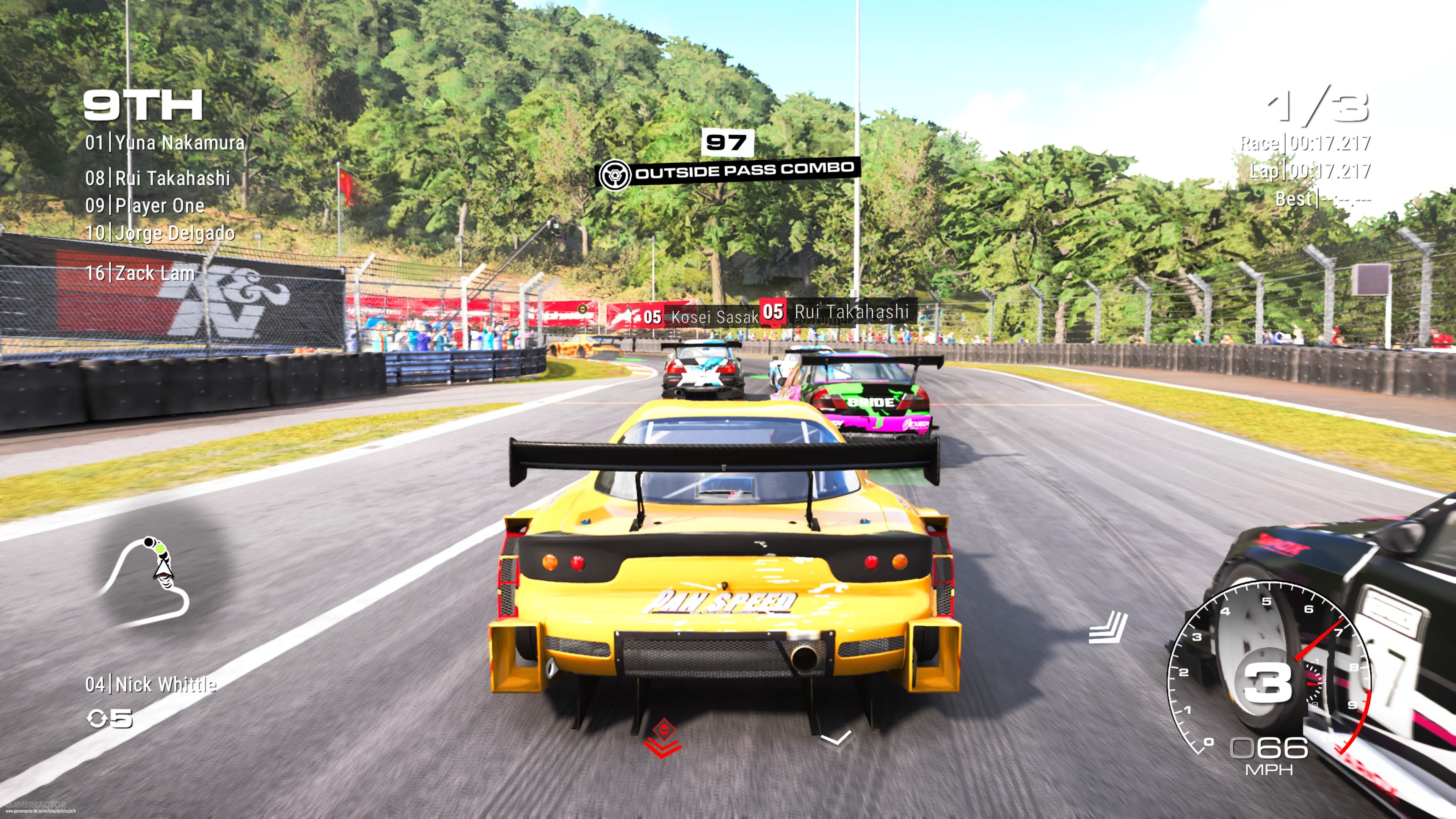Viewport: 1456px width, 819px height.
Task: Select Kosei Sasaki's floating car nameplate
Action: (700, 317)
